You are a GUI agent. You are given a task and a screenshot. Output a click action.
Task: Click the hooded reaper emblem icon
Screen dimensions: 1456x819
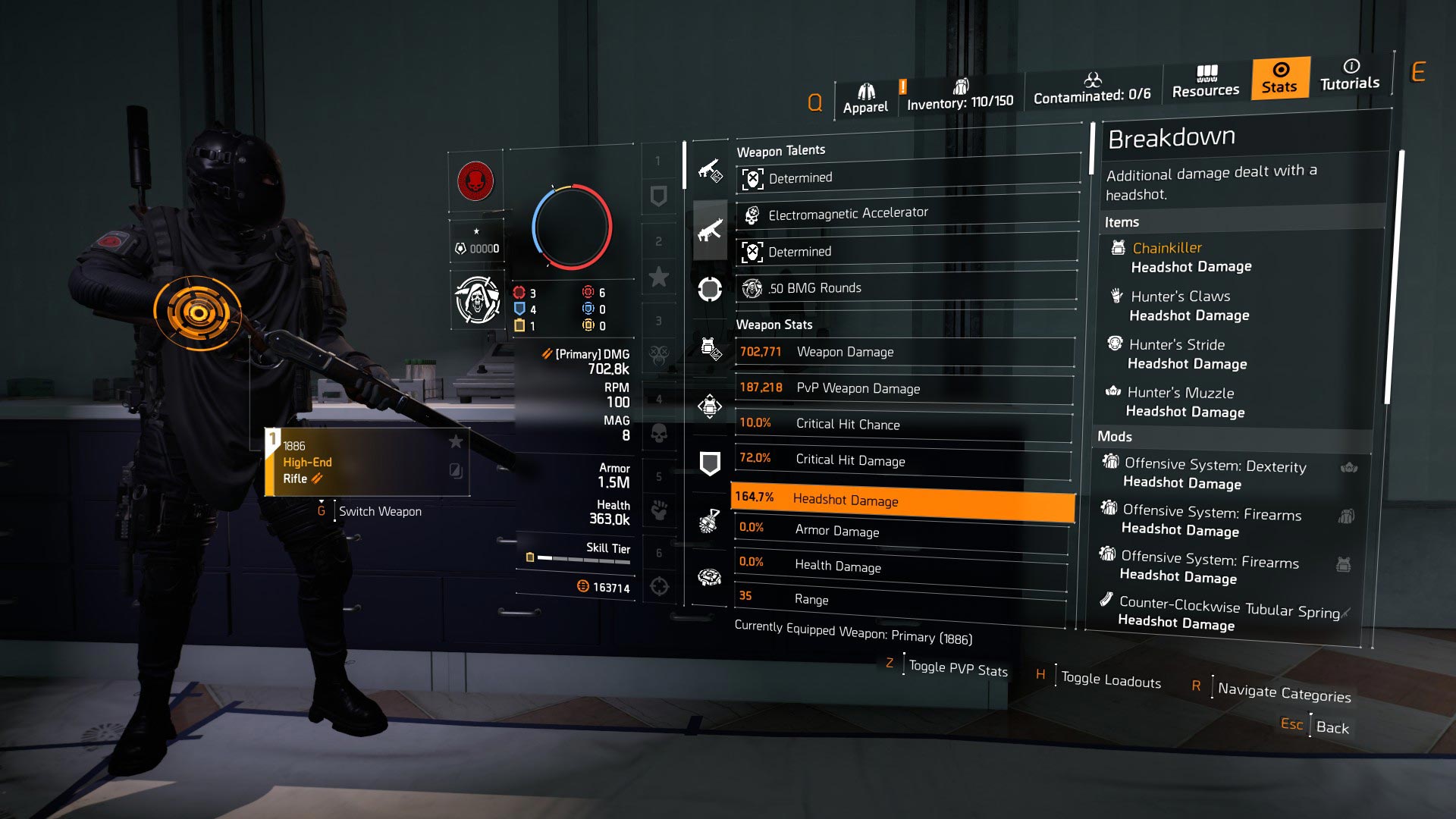(477, 300)
